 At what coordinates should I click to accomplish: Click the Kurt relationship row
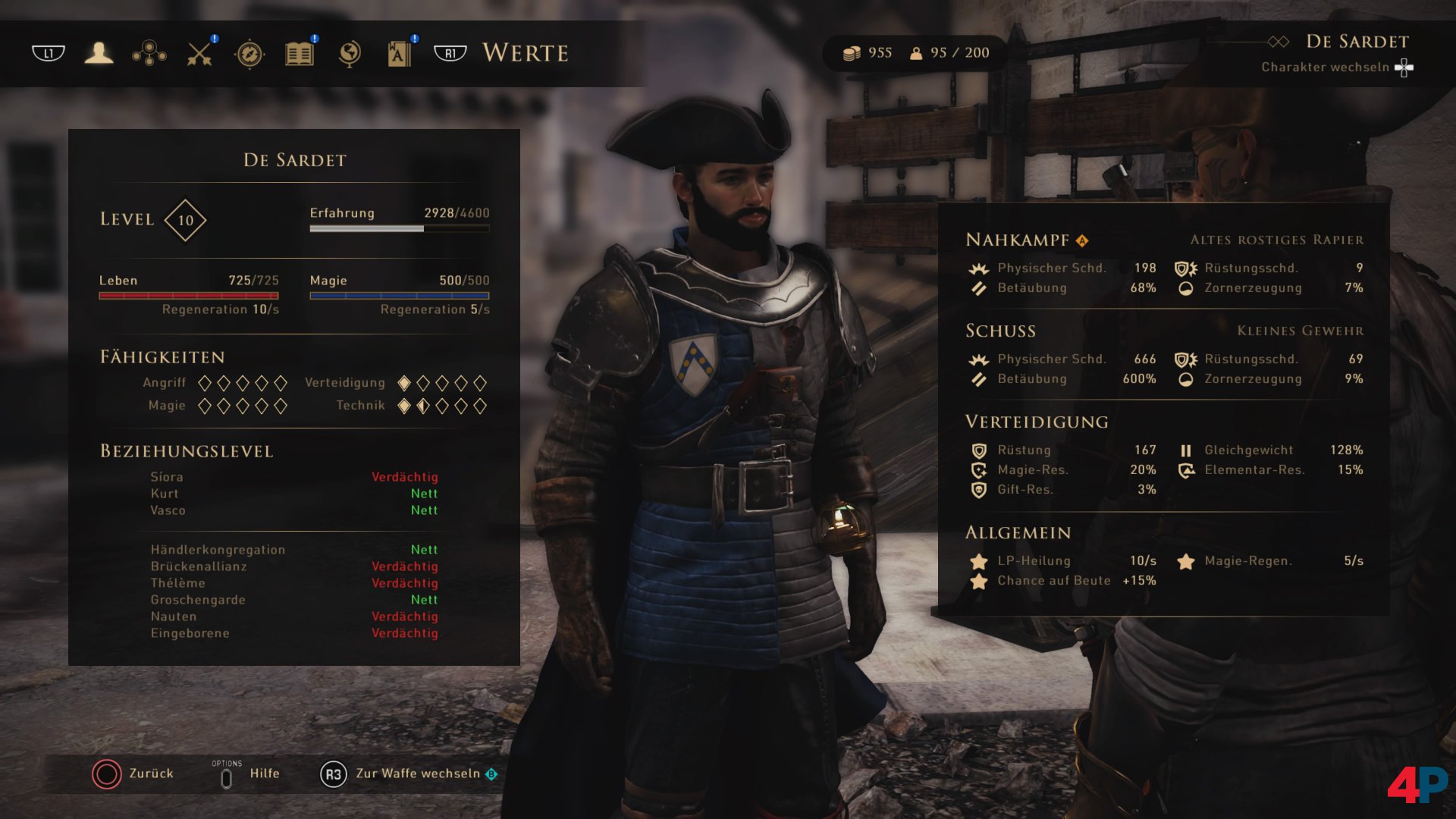[x=293, y=494]
